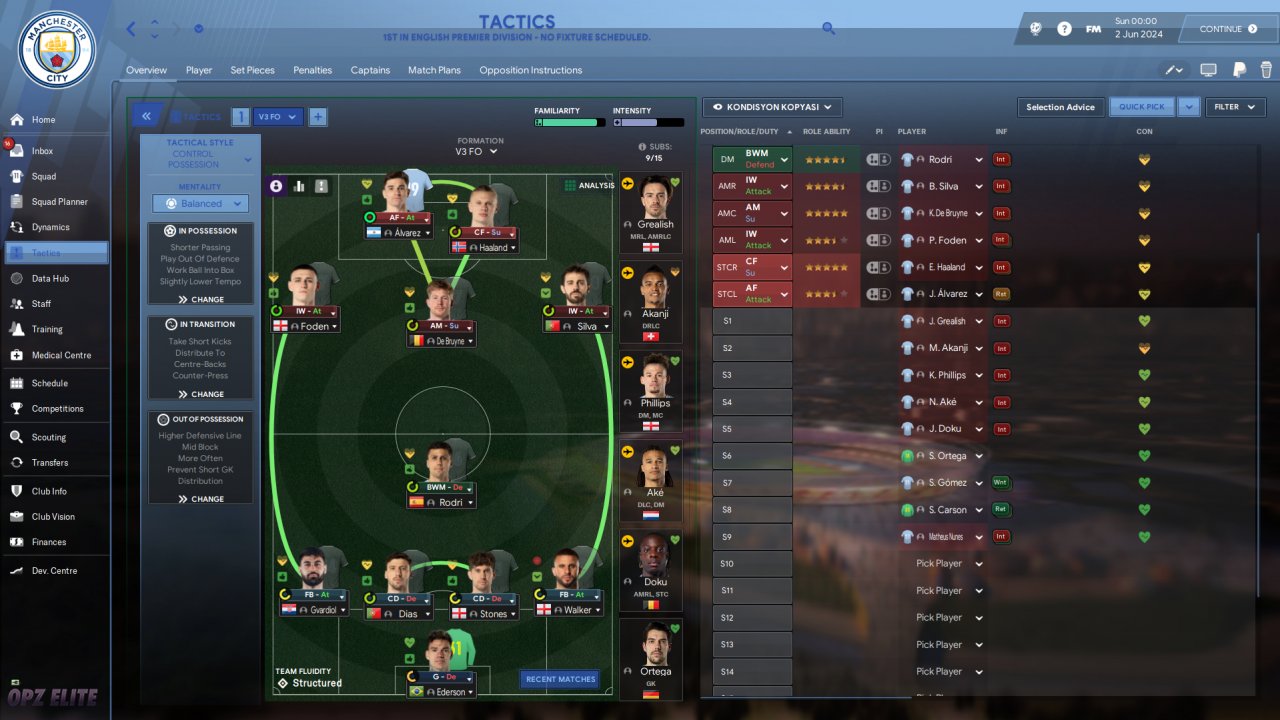Change the In Possession instructions
Image resolution: width=1280 pixels, height=720 pixels.
tap(201, 299)
